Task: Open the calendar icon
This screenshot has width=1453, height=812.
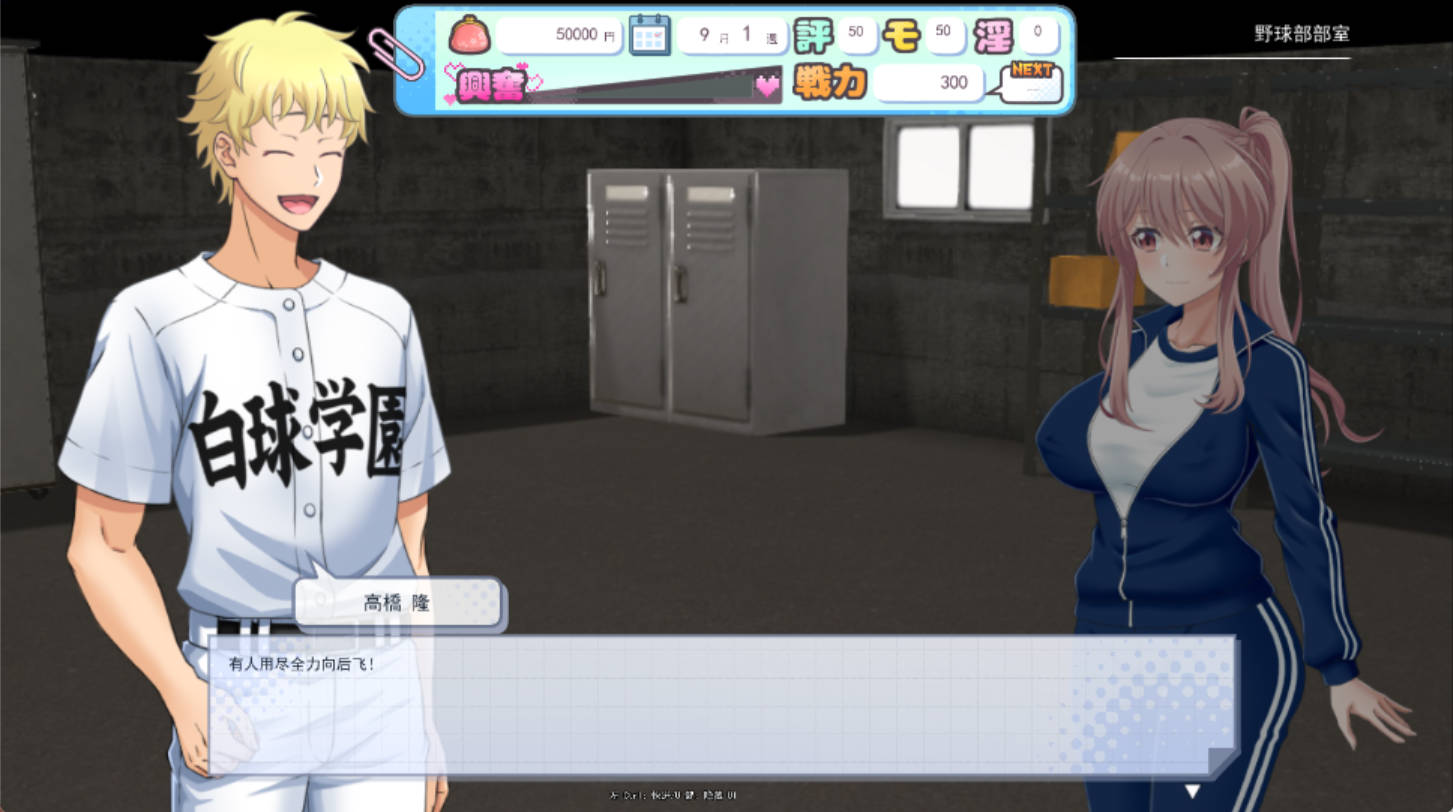Action: 649,35
